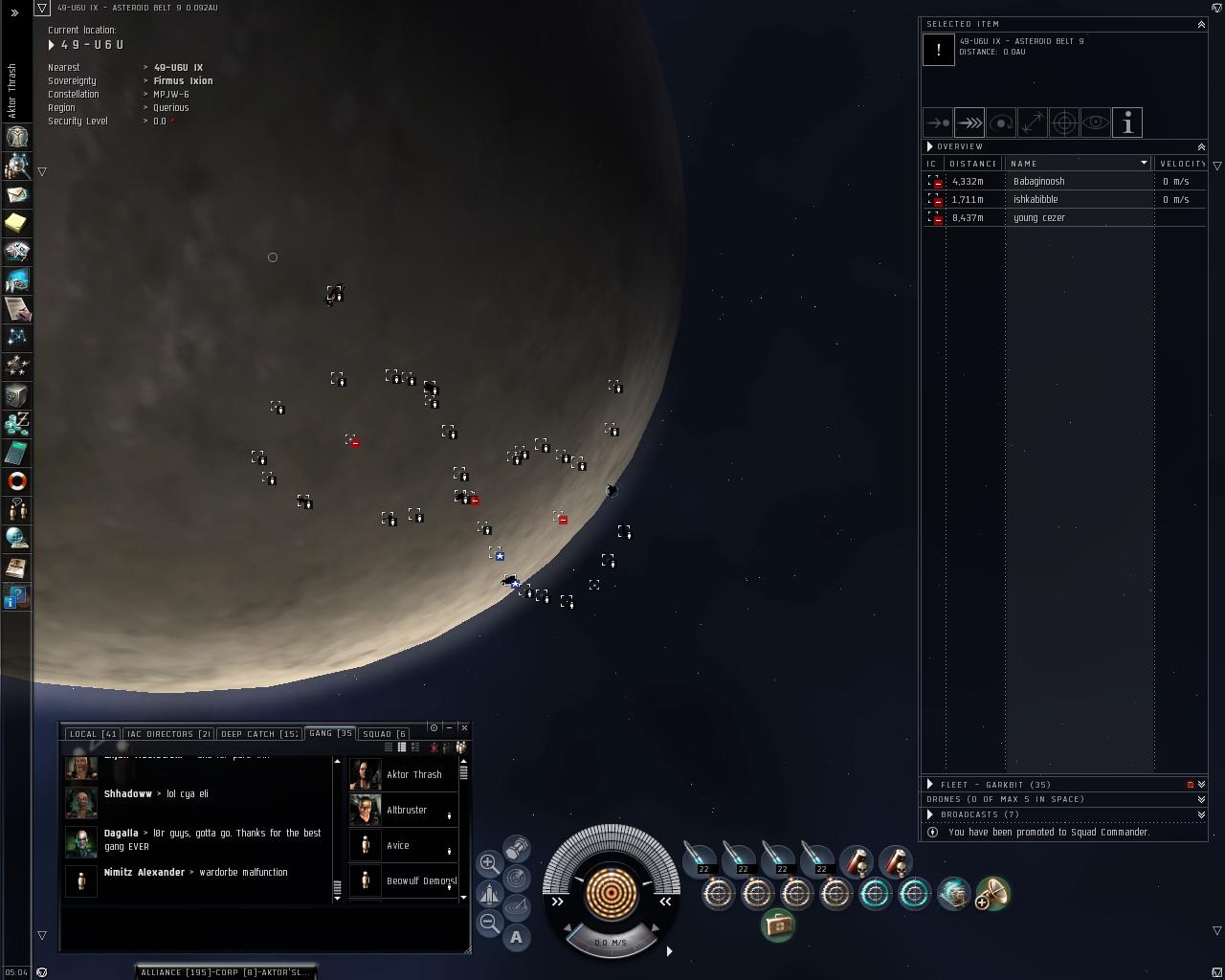Expand the Broadcasts panel
The width and height of the screenshot is (1225, 980).
click(x=930, y=815)
